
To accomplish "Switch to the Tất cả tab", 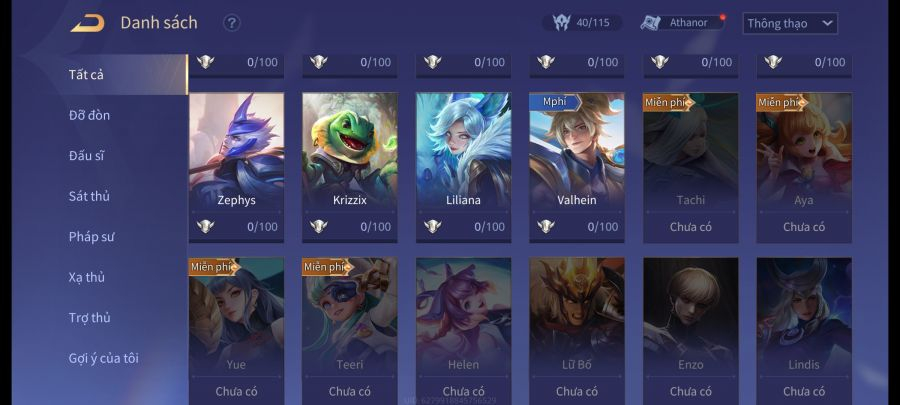I will pos(87,74).
